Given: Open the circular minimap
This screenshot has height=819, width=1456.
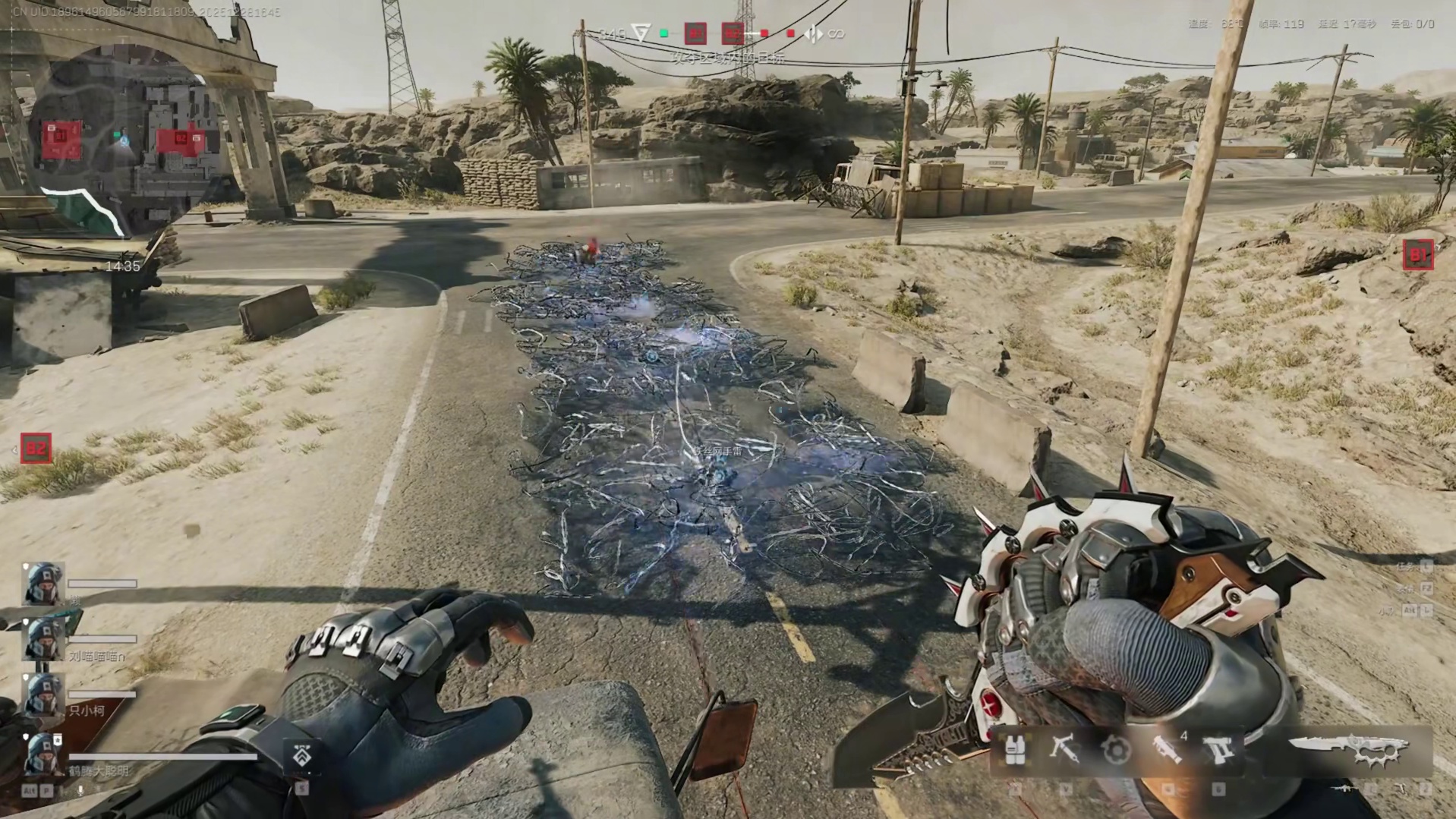Looking at the screenshot, I should tap(121, 144).
